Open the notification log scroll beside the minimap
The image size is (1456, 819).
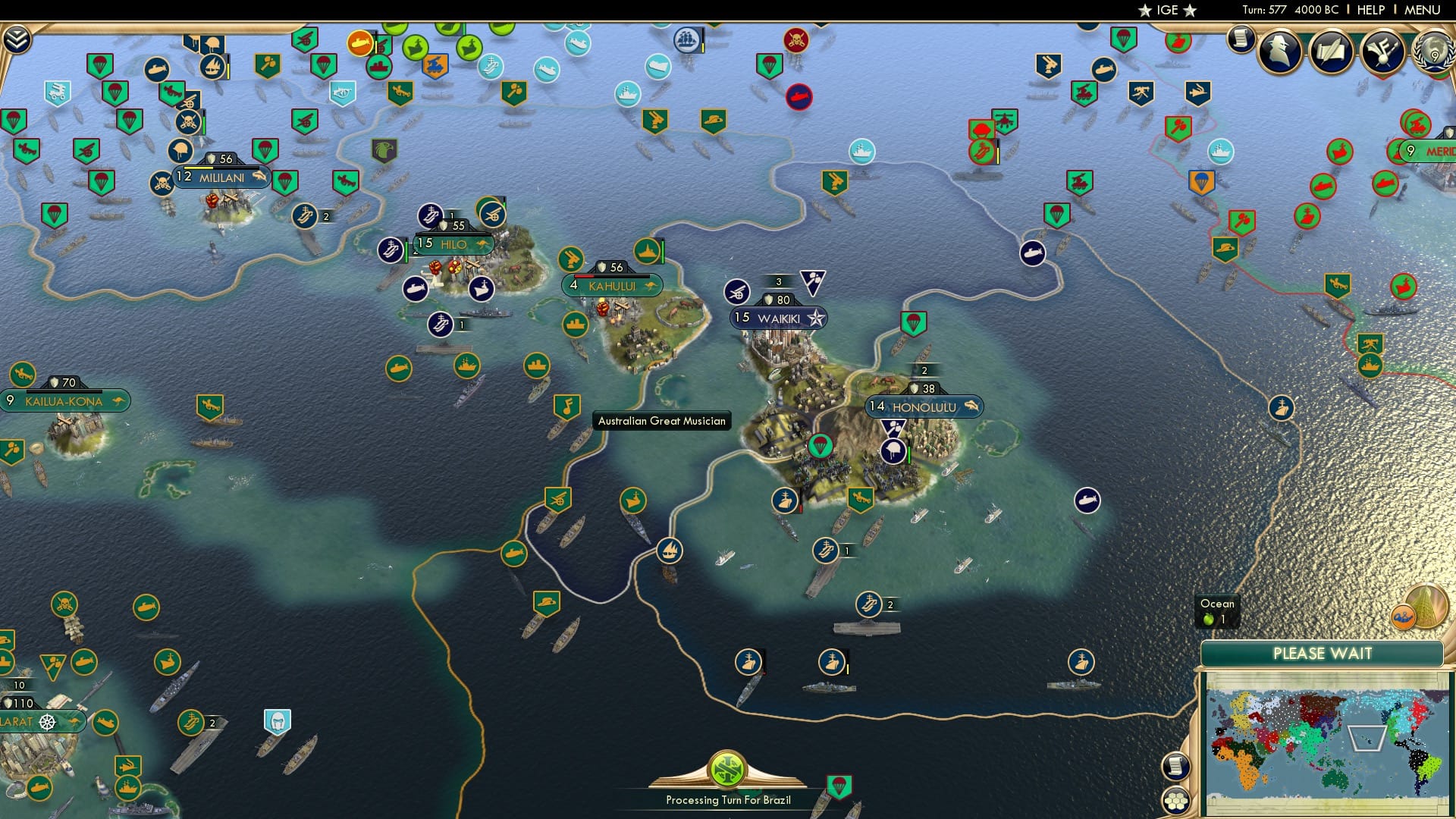(1175, 764)
